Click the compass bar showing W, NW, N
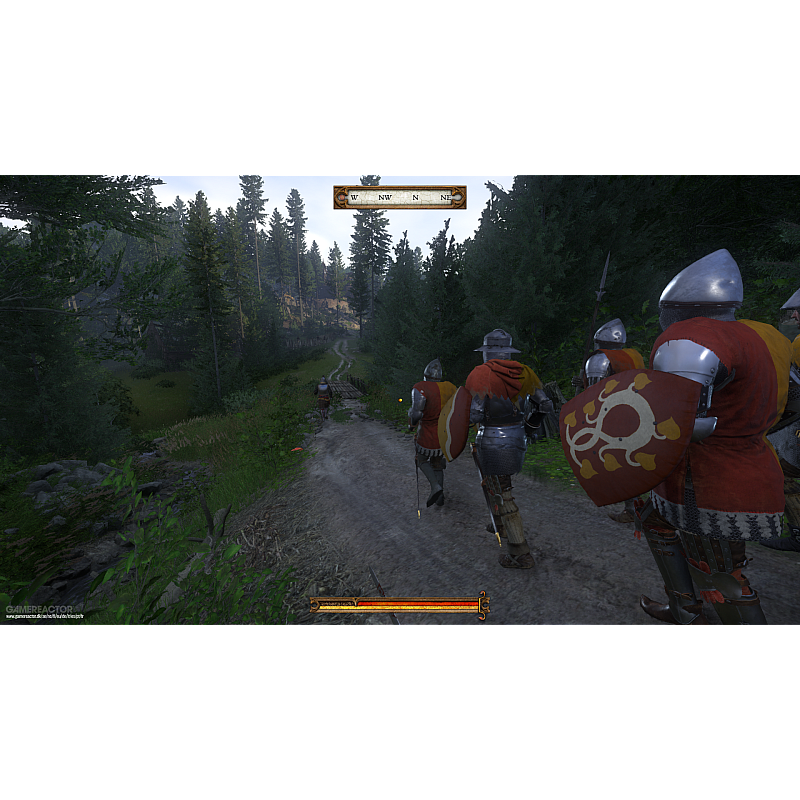 [x=399, y=197]
